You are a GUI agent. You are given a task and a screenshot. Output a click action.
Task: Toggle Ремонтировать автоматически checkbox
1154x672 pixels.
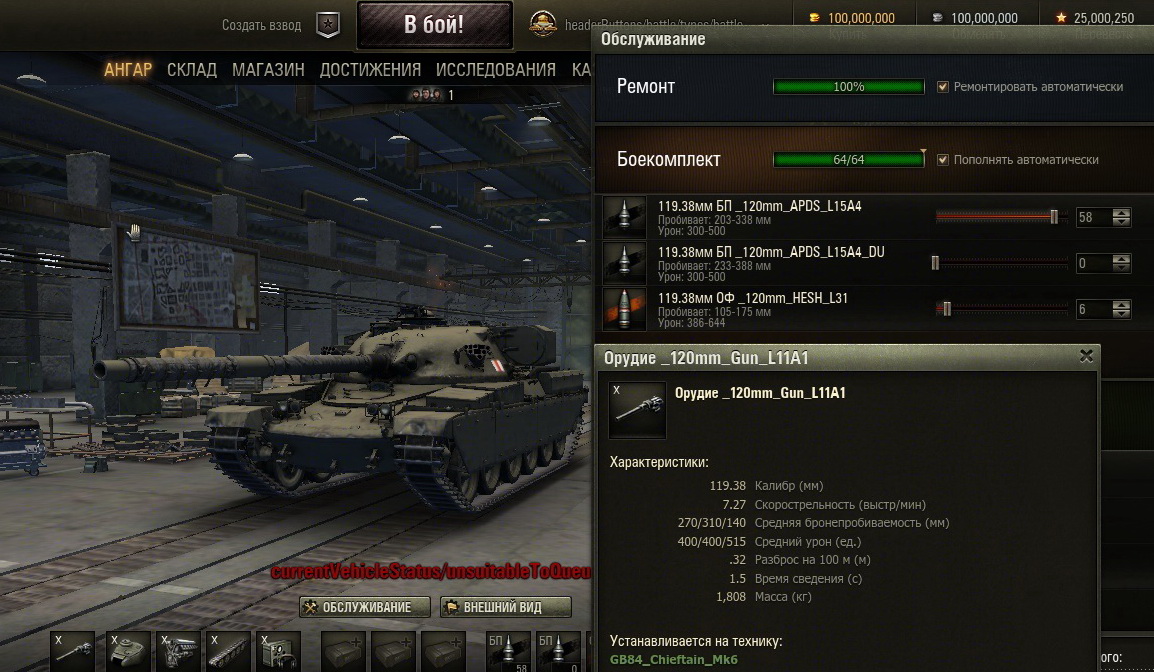click(943, 87)
